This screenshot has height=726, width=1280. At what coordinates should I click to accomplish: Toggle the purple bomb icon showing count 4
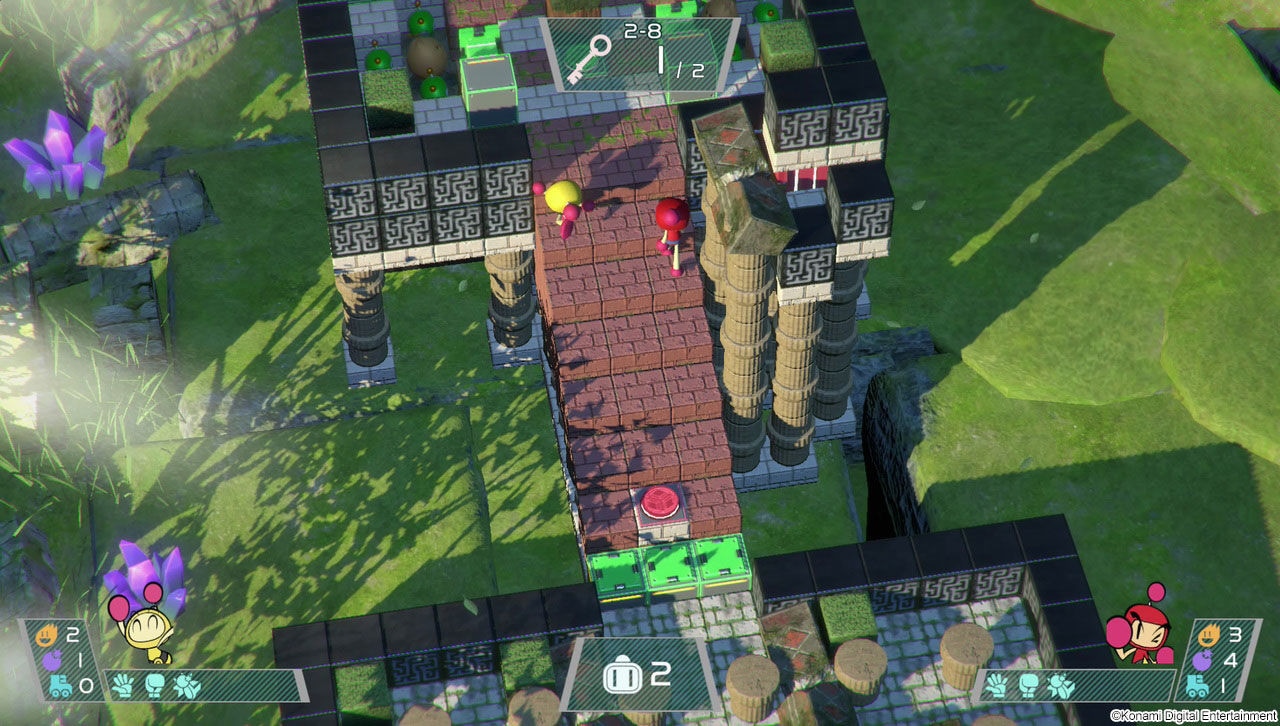coord(1202,662)
